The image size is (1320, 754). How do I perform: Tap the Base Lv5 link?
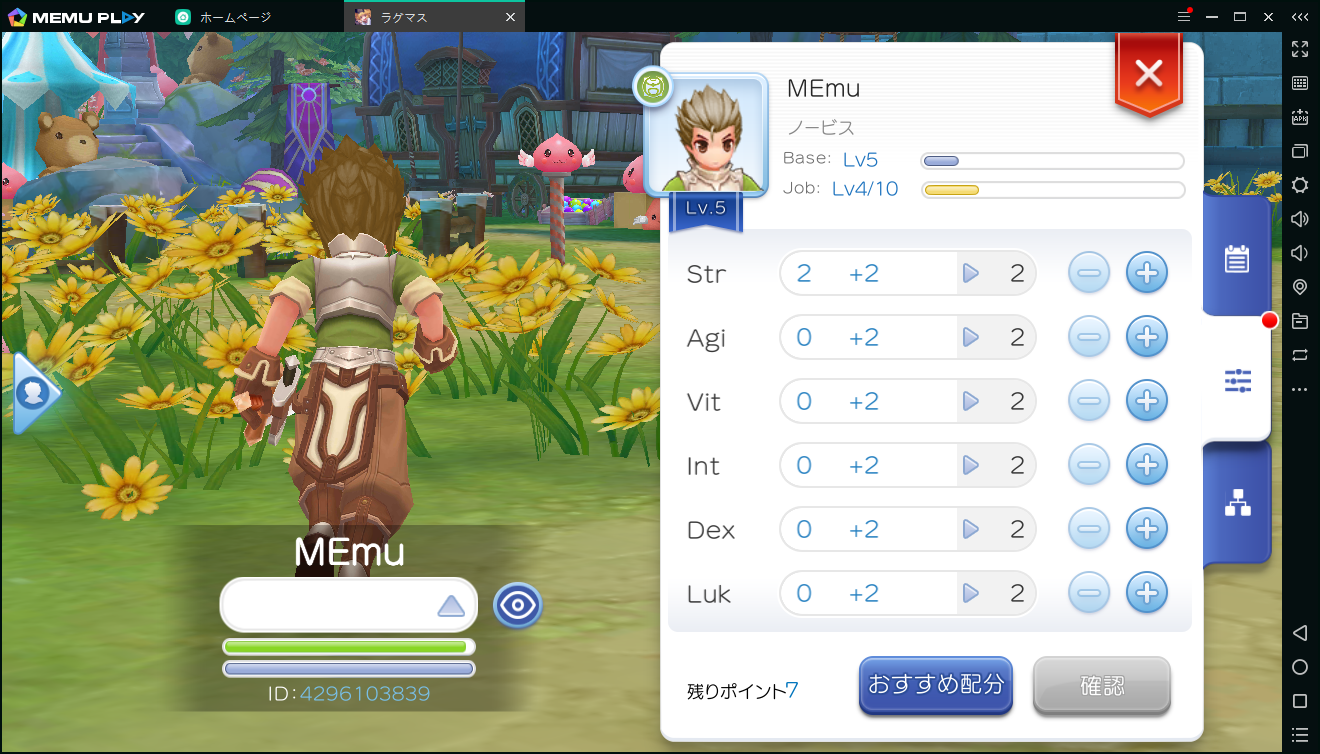point(861,159)
